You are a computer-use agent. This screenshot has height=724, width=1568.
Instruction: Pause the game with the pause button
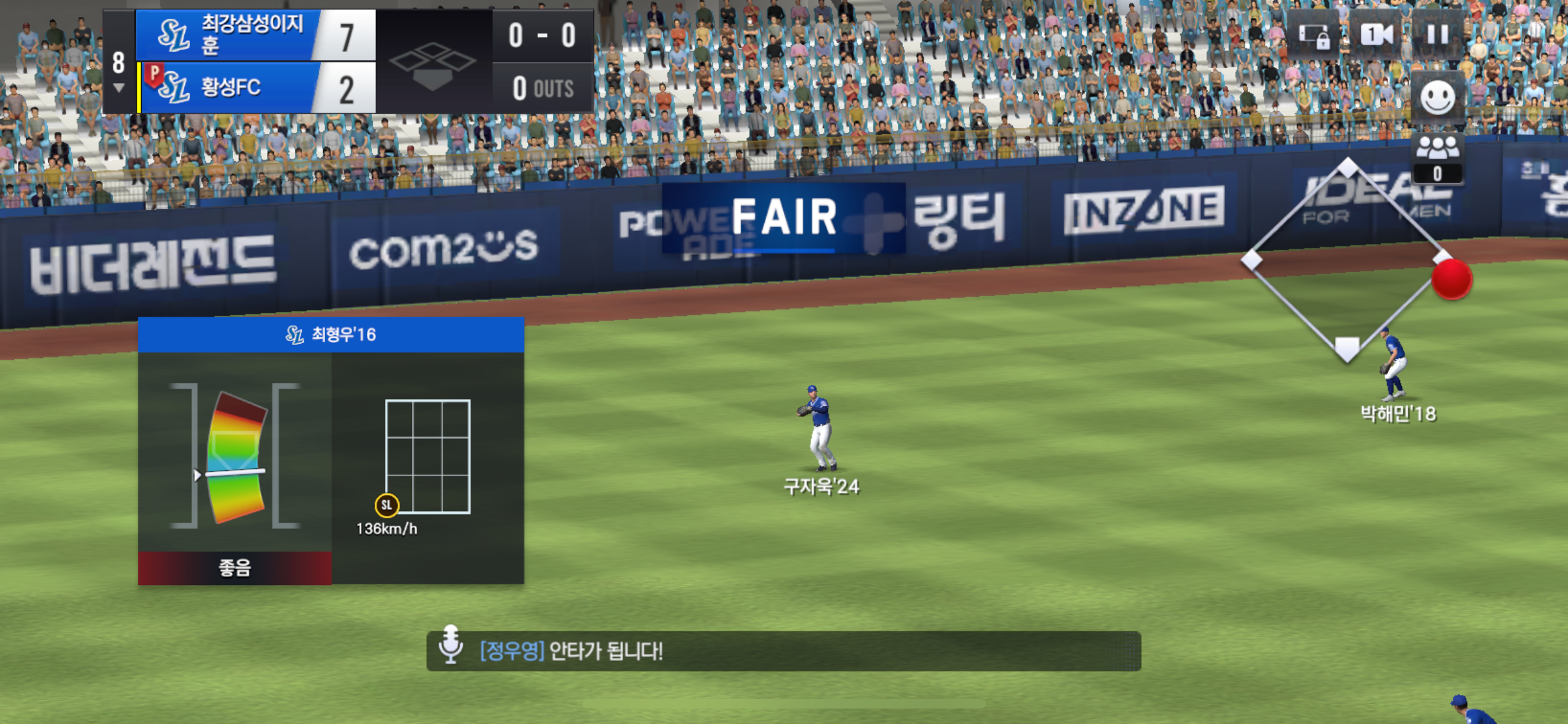coord(1437,34)
